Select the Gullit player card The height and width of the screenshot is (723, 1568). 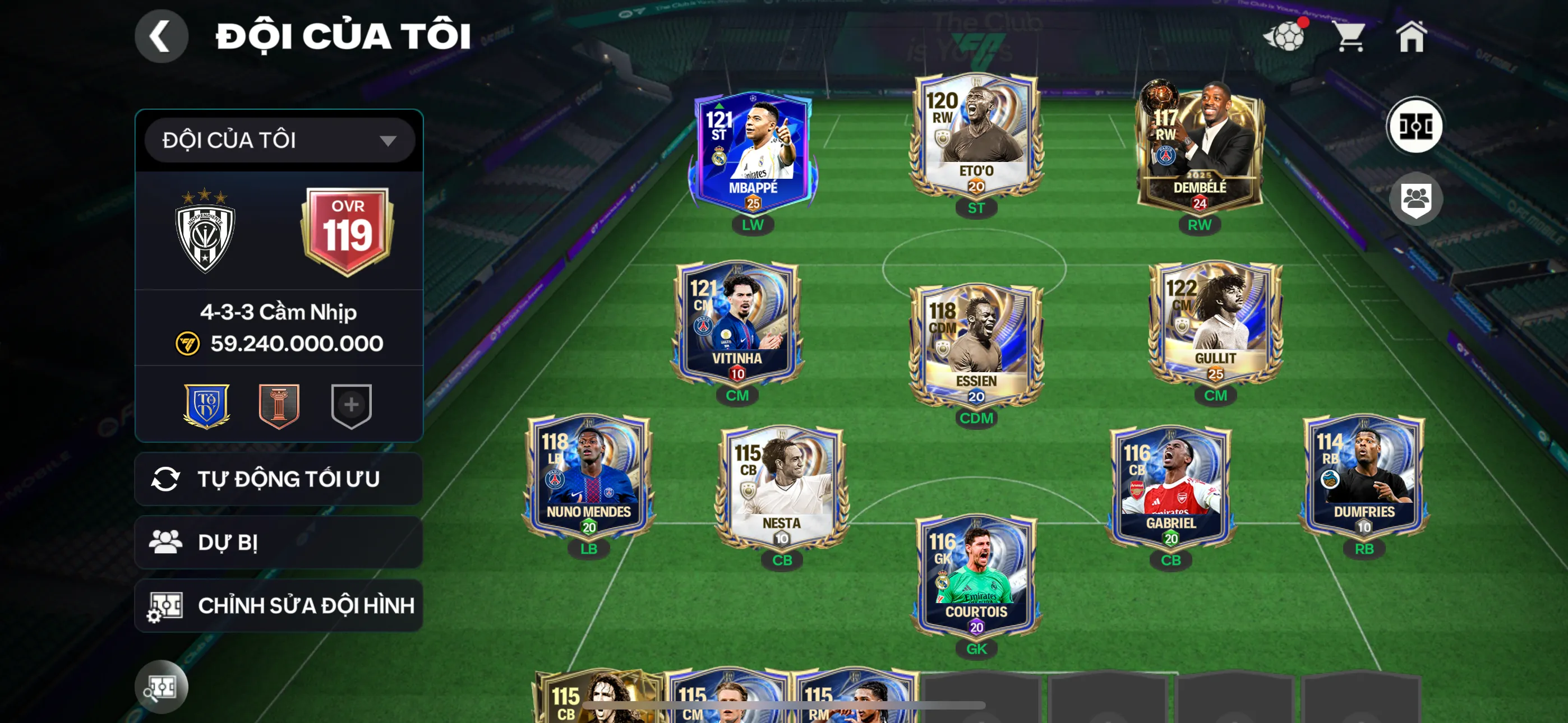(x=1215, y=323)
